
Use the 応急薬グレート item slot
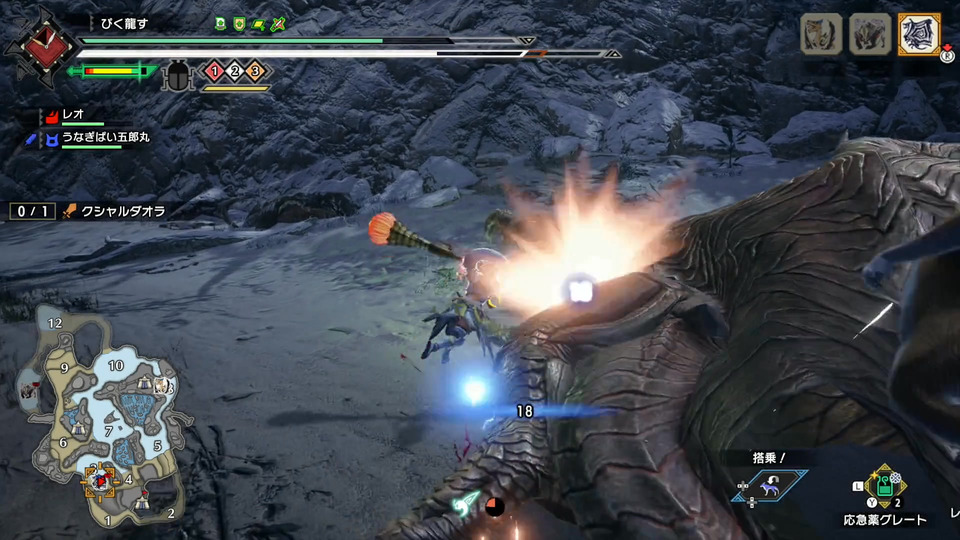coord(884,487)
